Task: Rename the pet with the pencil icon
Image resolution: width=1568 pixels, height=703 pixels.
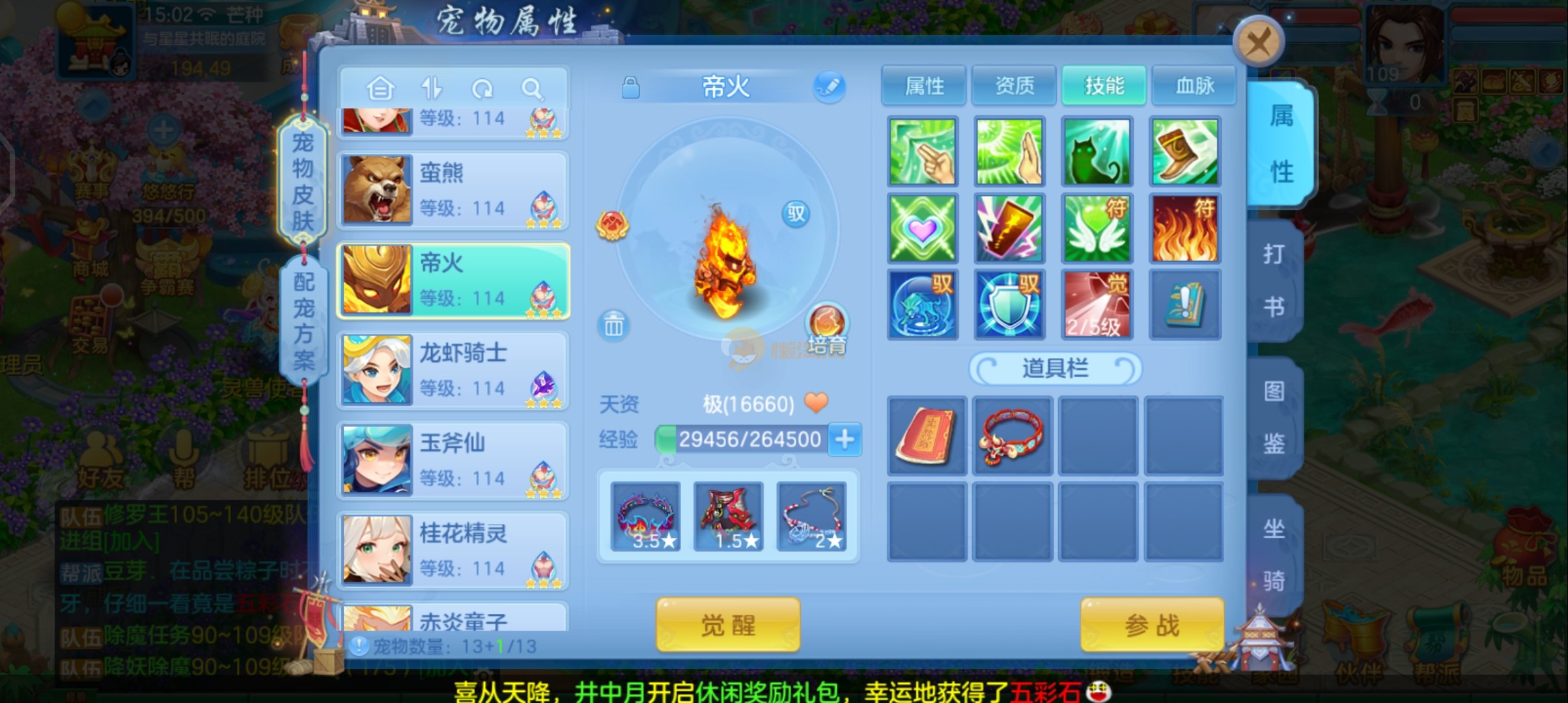Action: (829, 87)
